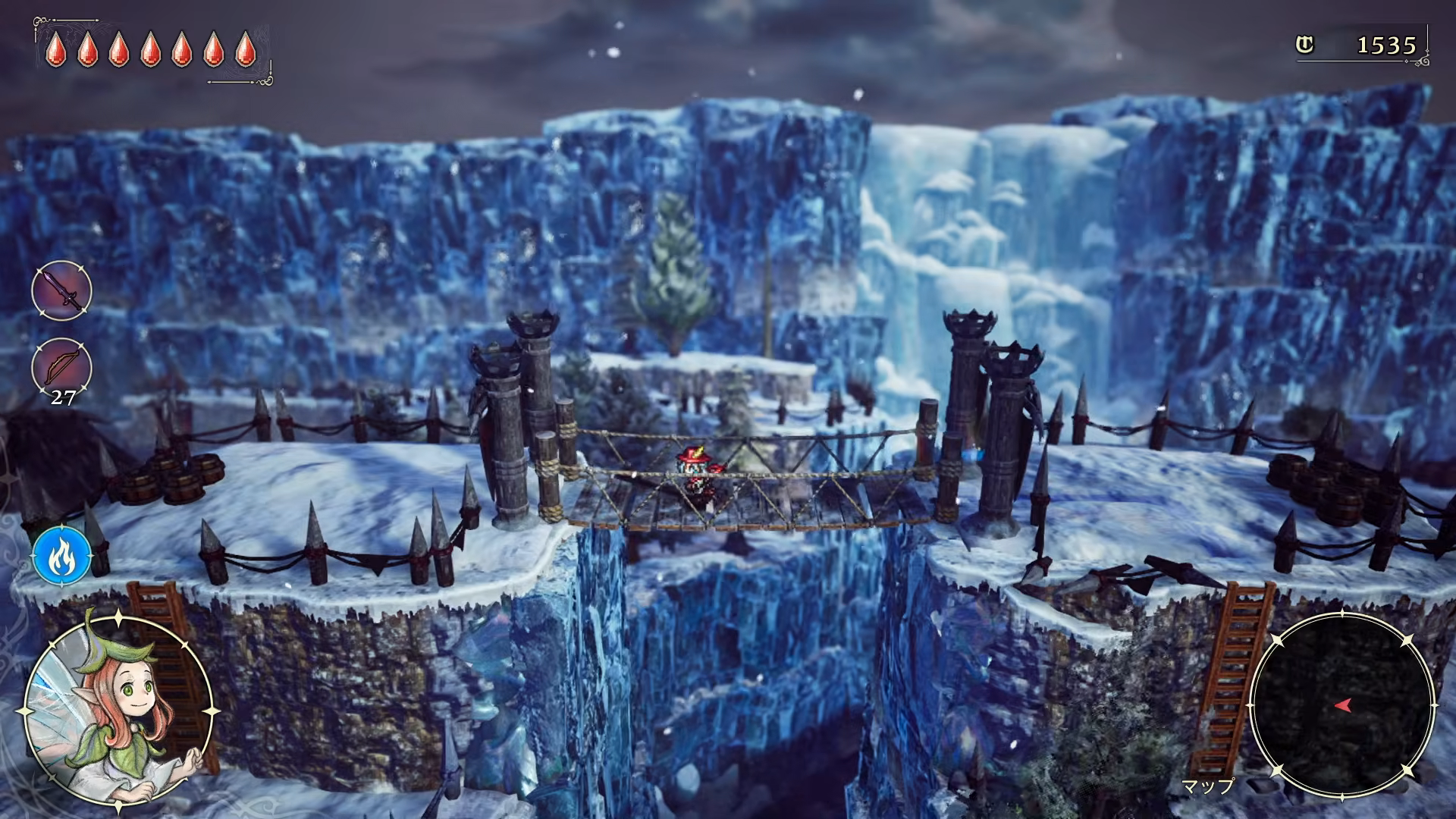This screenshot has height=819, width=1456.
Task: Activate the blue flame ability icon
Action: tap(61, 557)
